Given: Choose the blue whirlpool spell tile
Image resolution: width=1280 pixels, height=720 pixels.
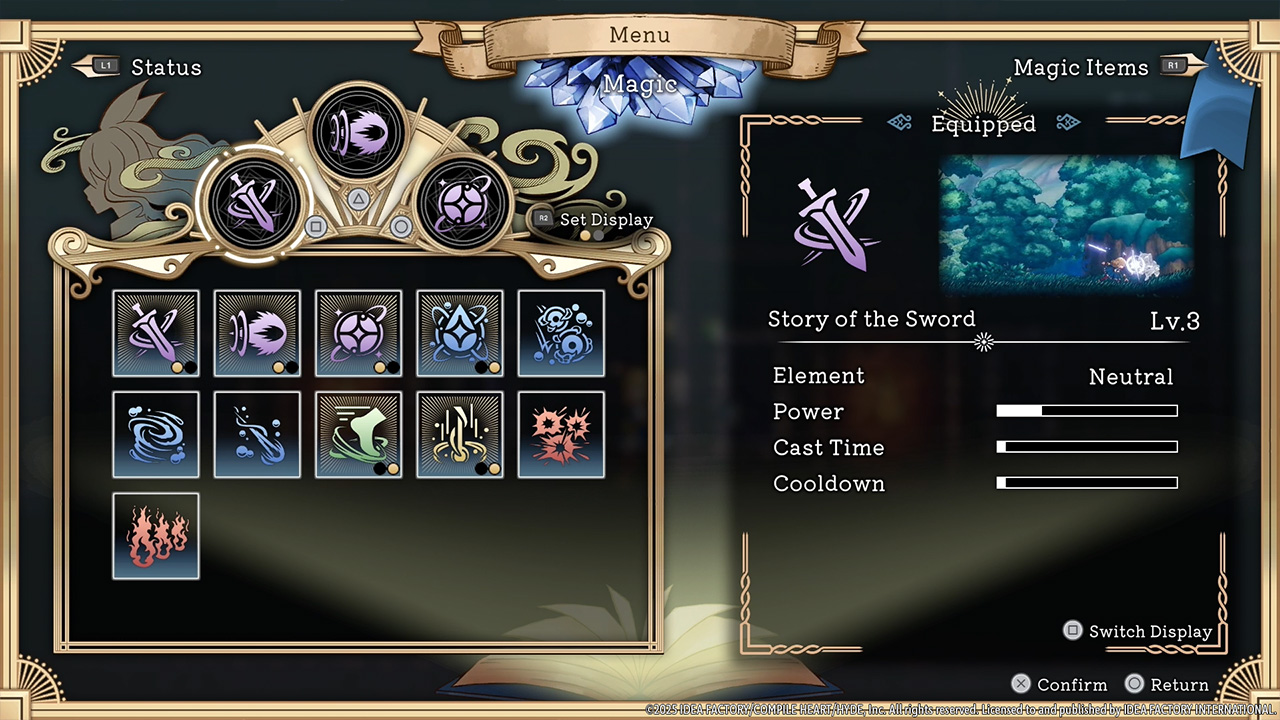Looking at the screenshot, I should pos(156,435).
